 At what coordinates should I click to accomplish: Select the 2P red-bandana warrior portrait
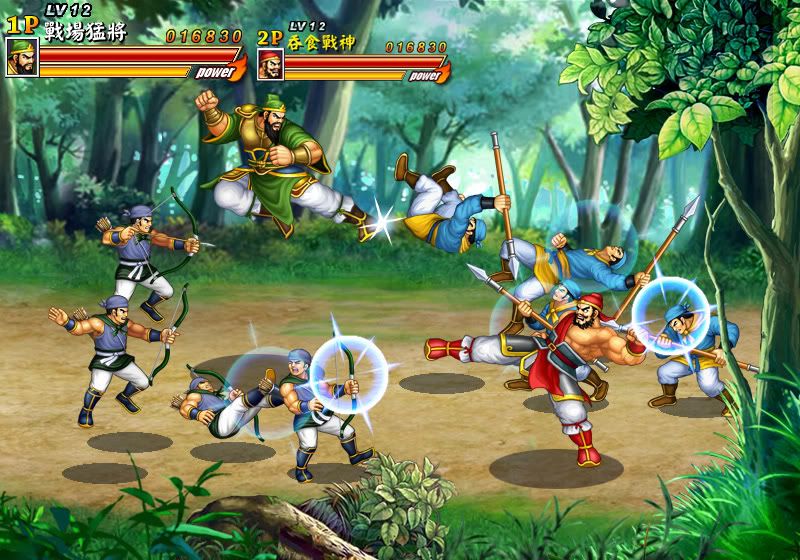(271, 65)
